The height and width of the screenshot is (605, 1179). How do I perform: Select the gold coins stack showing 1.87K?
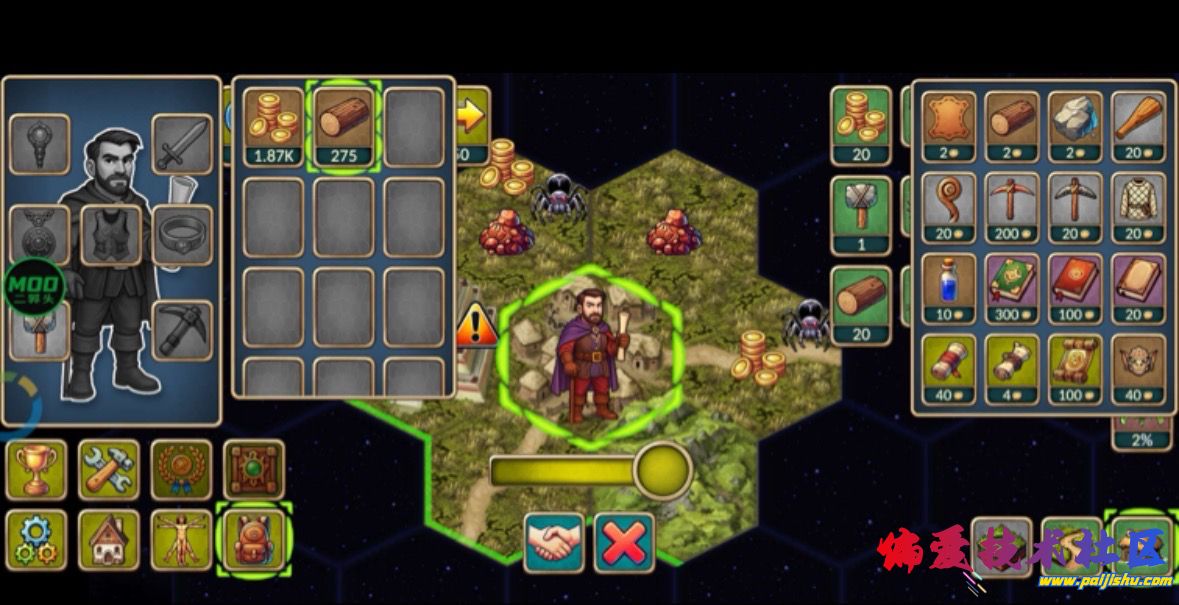pos(273,126)
